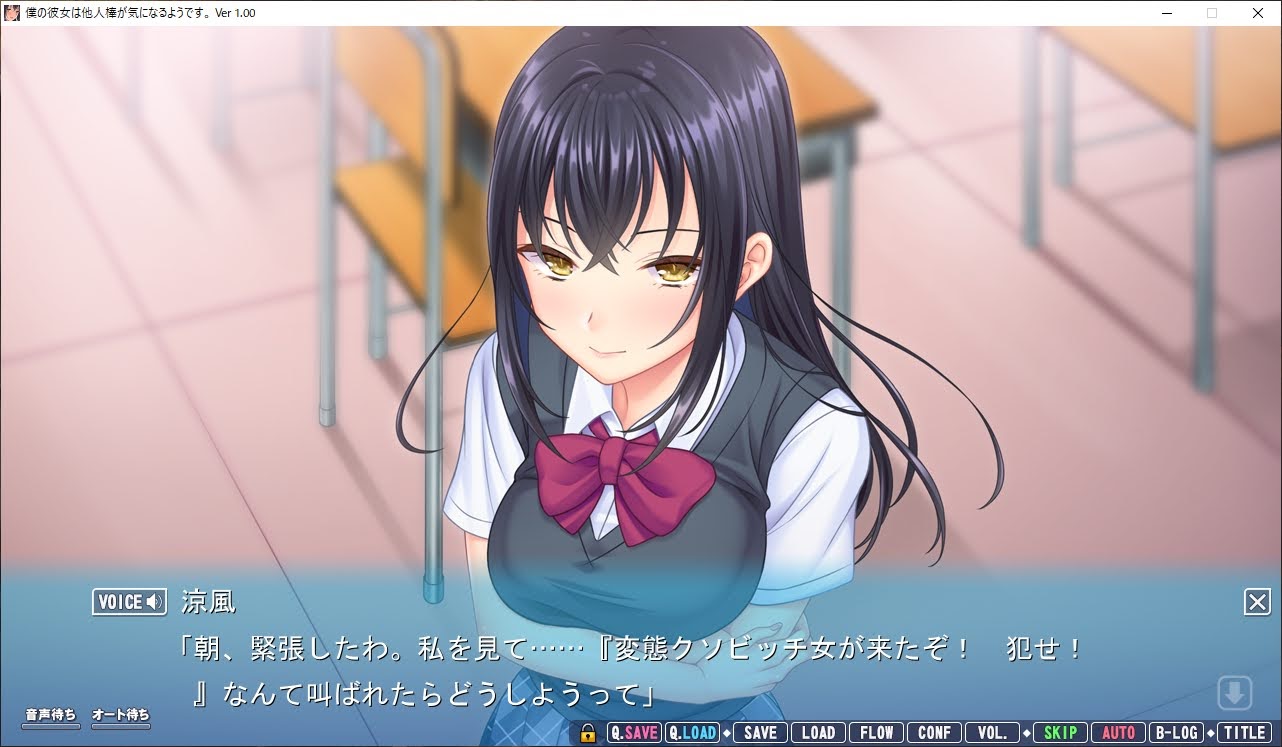1282x747 pixels.
Task: Perform a quick save with Q.SAVE
Action: click(x=634, y=732)
